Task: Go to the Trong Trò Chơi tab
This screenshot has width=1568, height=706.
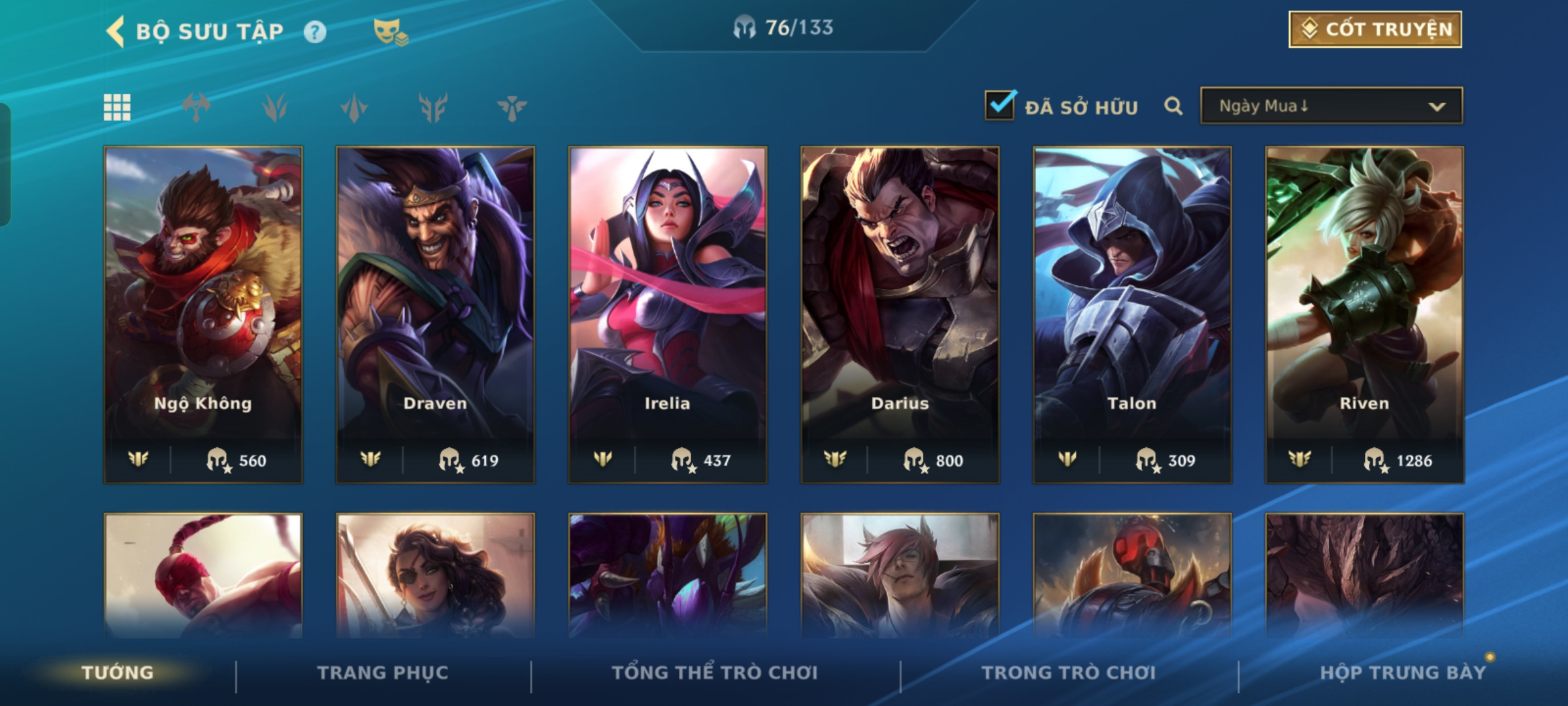Action: 1069,673
